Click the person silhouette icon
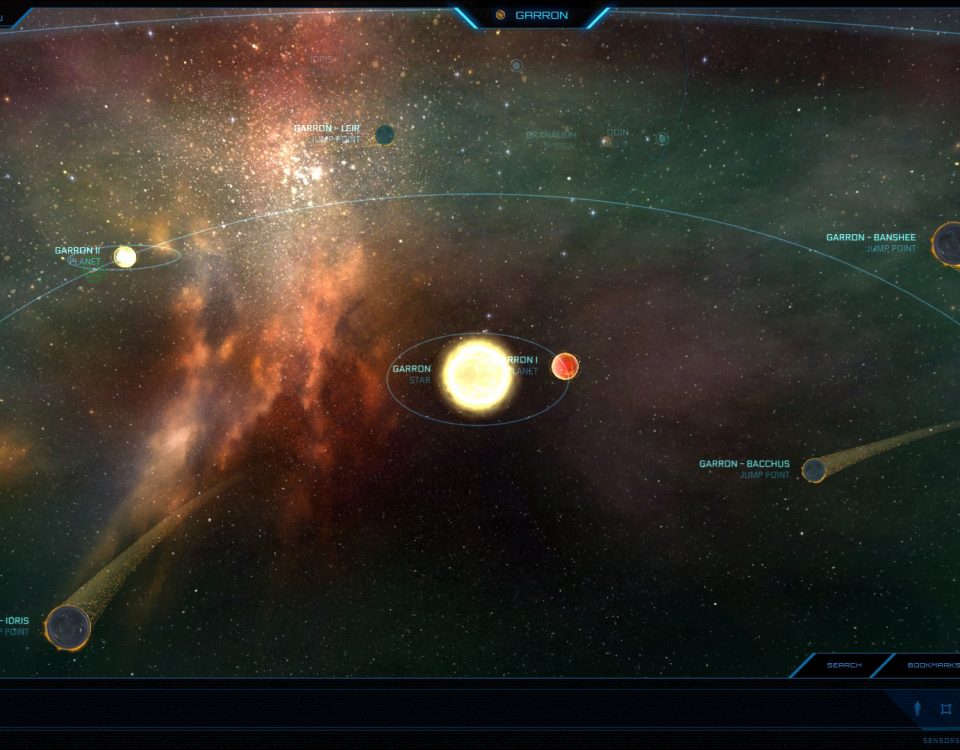Image resolution: width=960 pixels, height=750 pixels. tap(918, 709)
